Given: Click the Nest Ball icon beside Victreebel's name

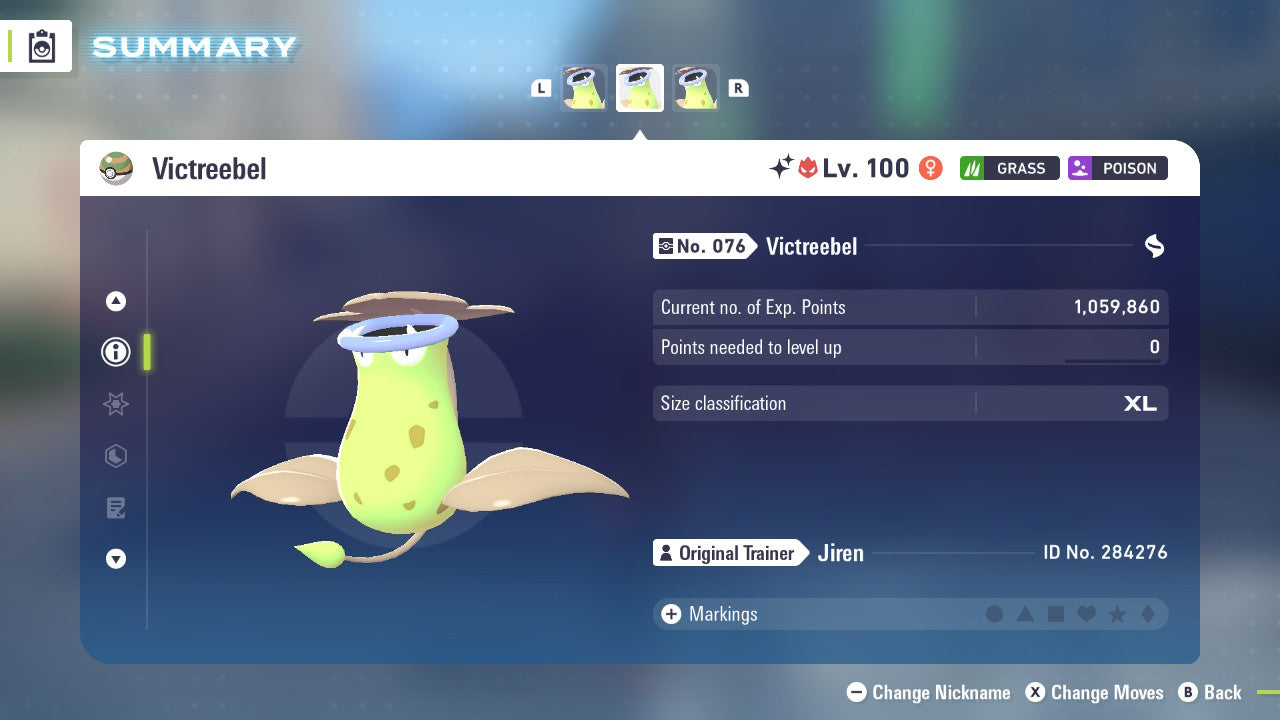Looking at the screenshot, I should pyautogui.click(x=116, y=168).
